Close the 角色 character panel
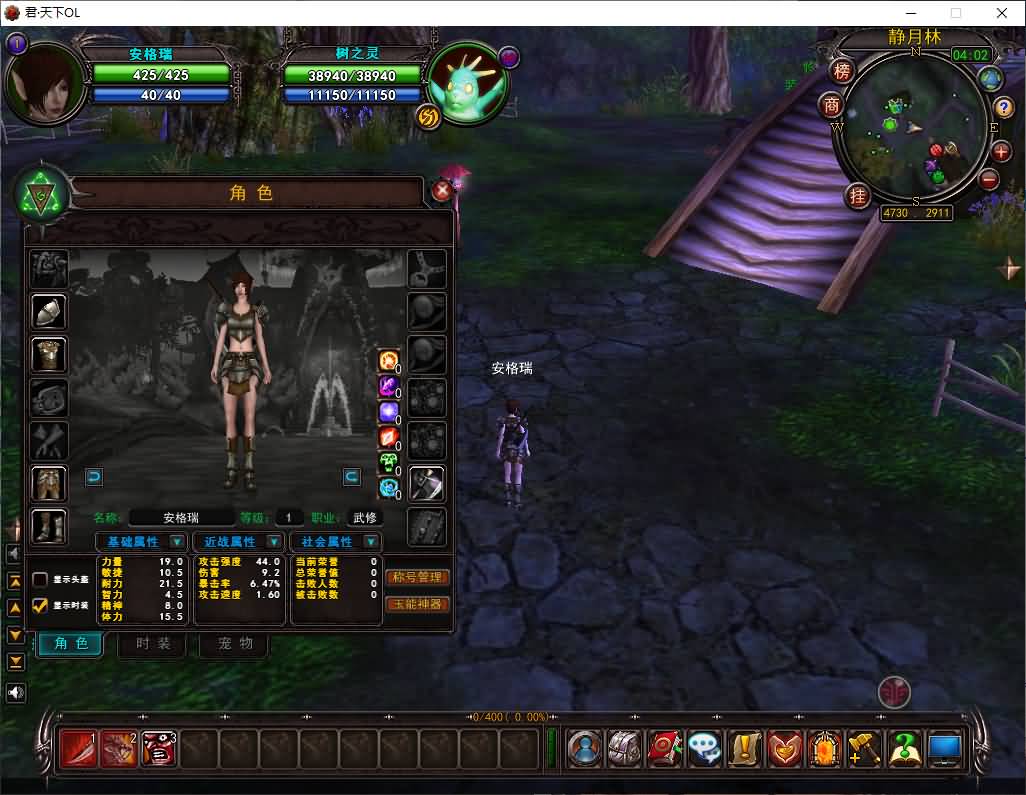 [441, 190]
